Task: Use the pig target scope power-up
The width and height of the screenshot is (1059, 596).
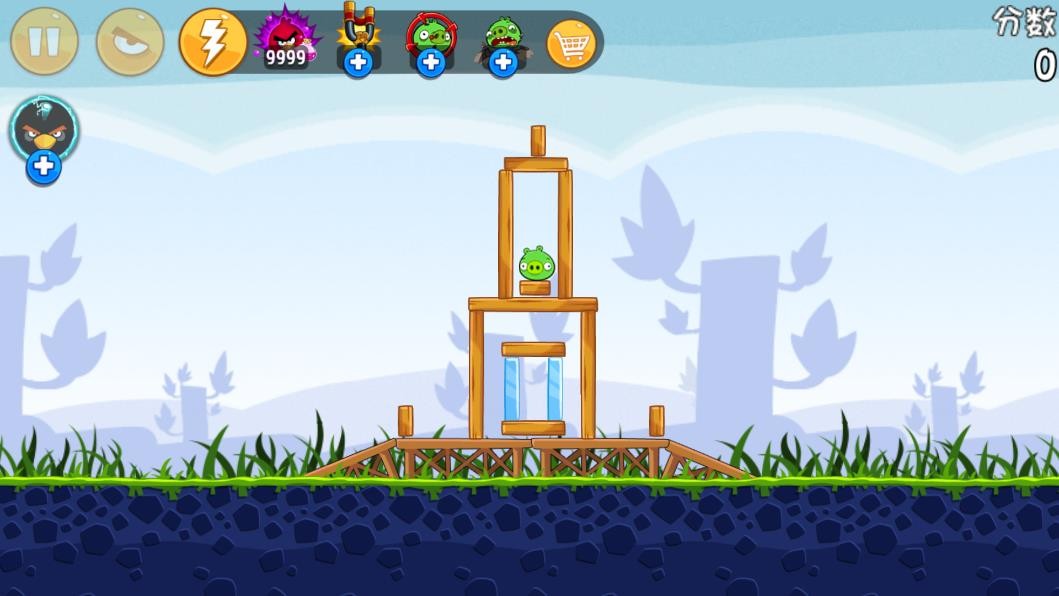Action: click(430, 40)
